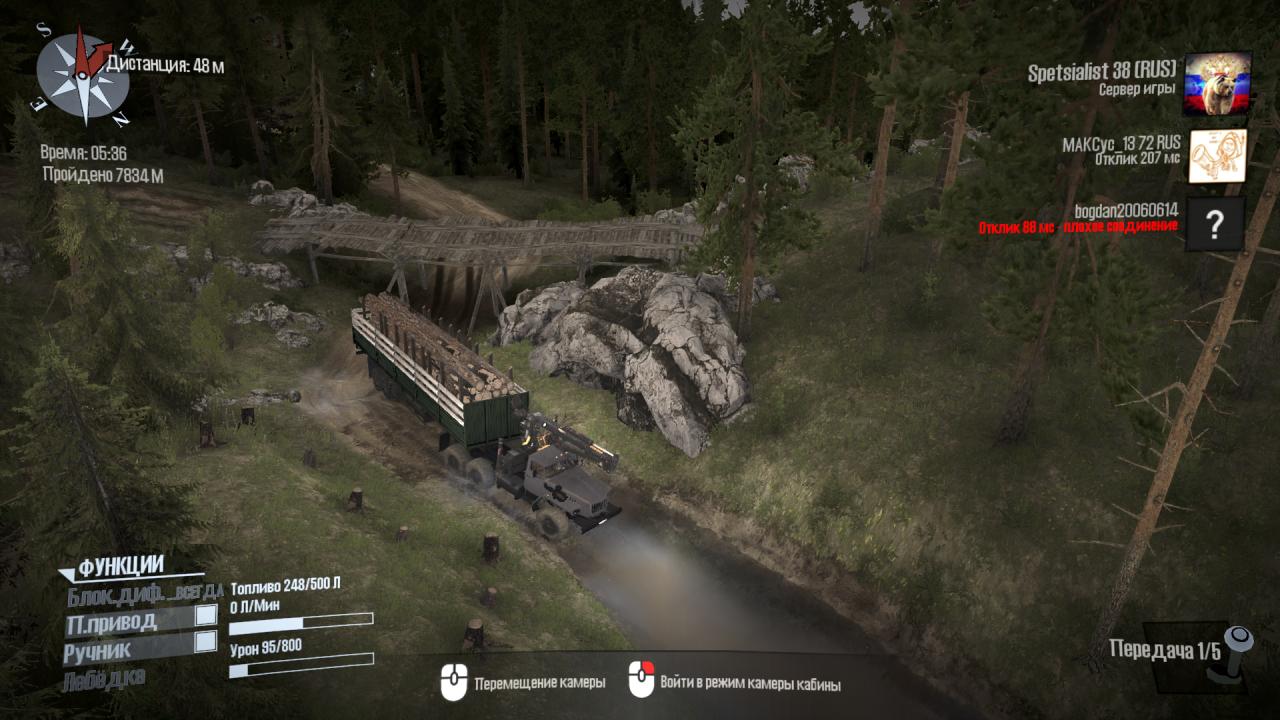
Task: Select bogdan20060614's question mark avatar
Action: (1215, 224)
